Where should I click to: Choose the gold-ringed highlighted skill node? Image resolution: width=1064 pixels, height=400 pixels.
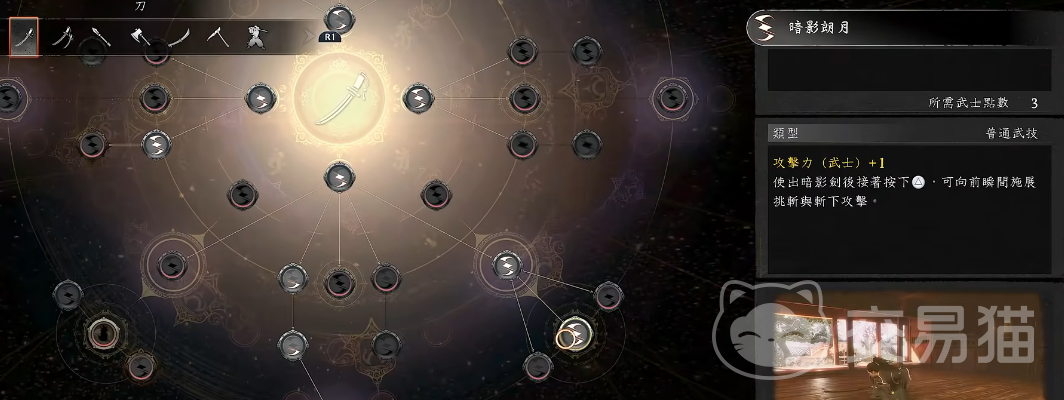tap(572, 332)
